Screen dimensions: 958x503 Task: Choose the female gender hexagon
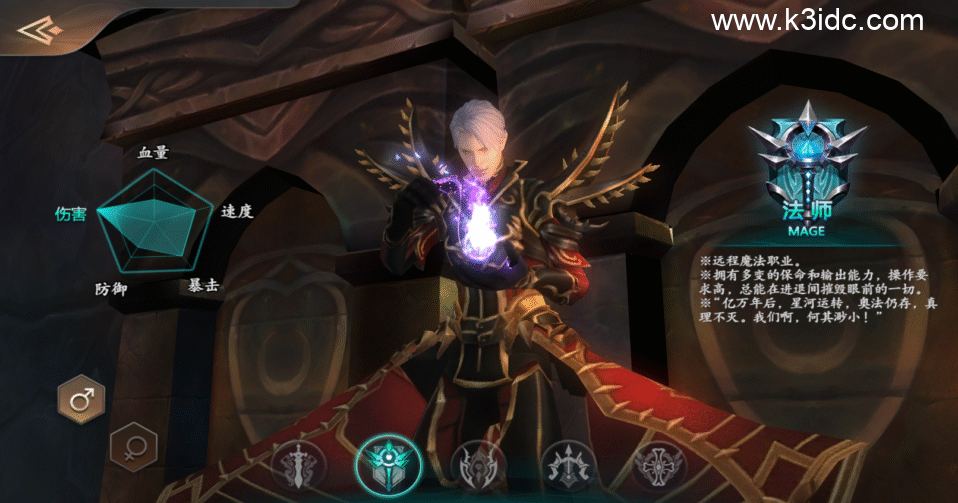click(x=132, y=446)
